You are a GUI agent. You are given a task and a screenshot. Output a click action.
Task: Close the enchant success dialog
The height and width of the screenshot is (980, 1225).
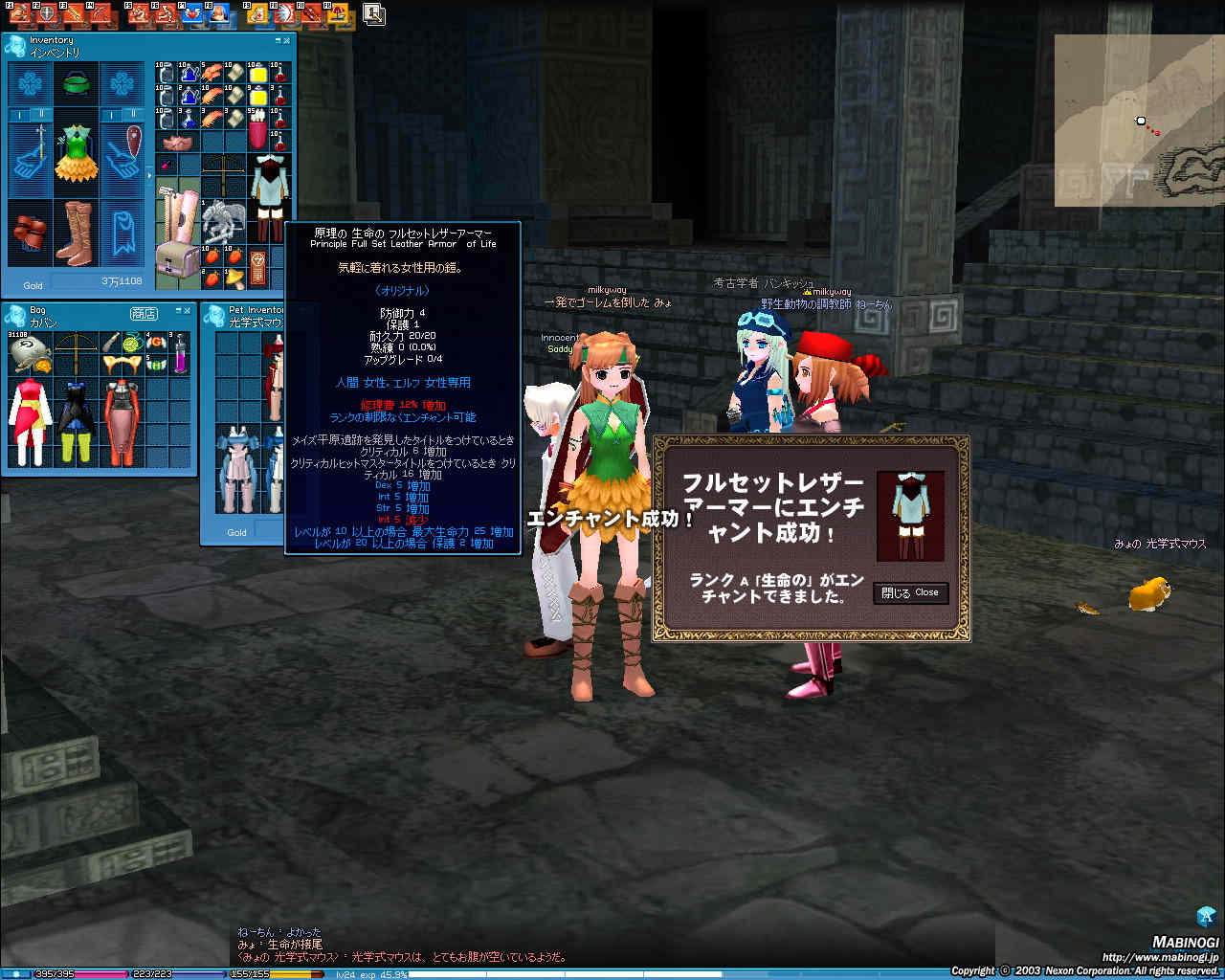click(910, 592)
